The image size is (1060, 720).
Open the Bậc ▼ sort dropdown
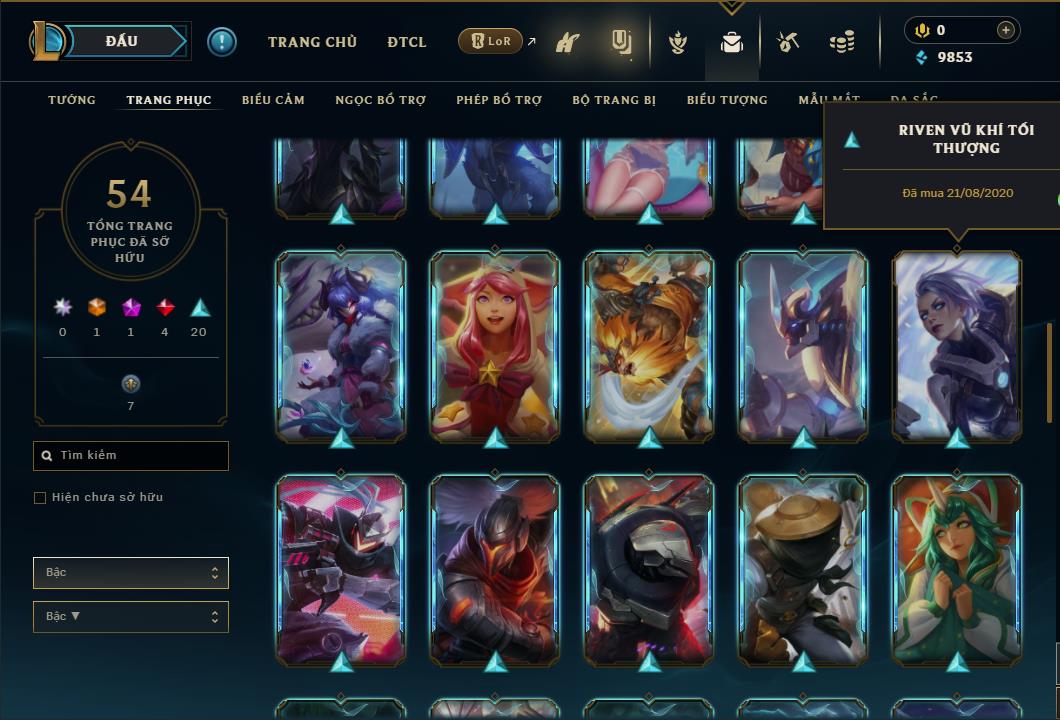coord(131,617)
